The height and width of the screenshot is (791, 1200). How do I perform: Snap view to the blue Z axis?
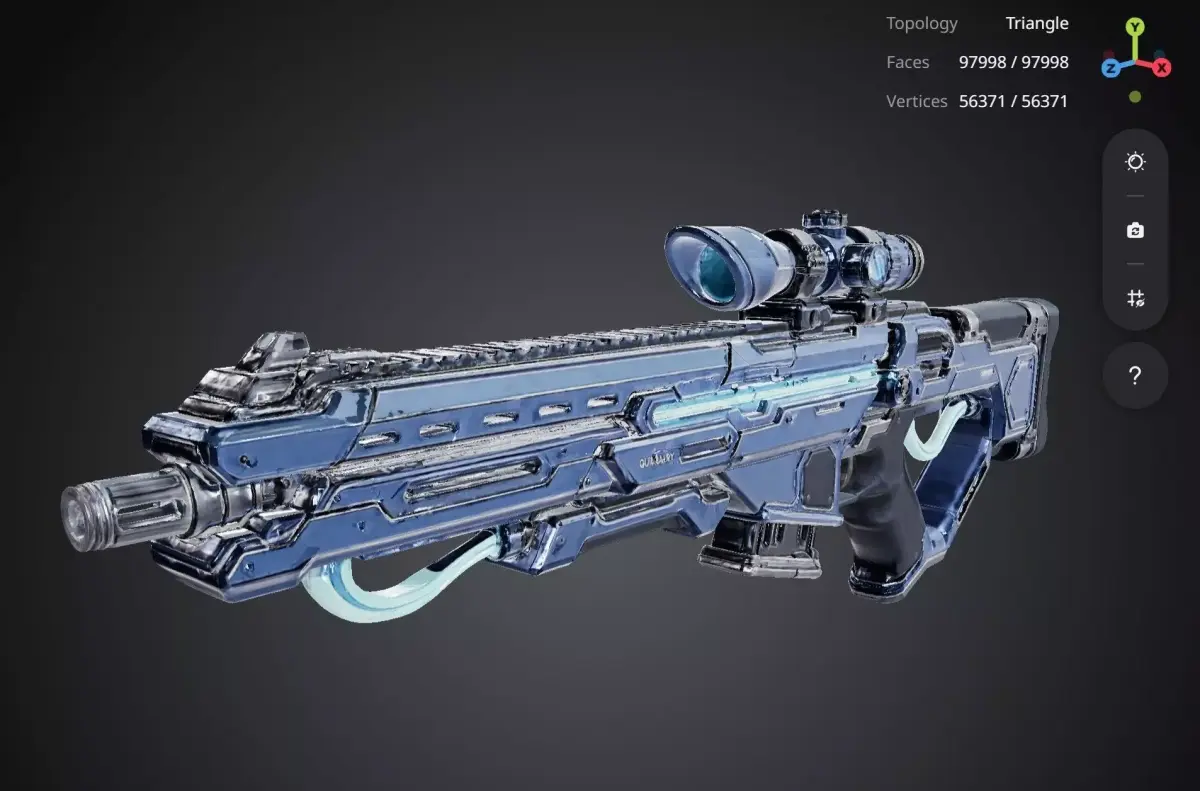(1110, 68)
